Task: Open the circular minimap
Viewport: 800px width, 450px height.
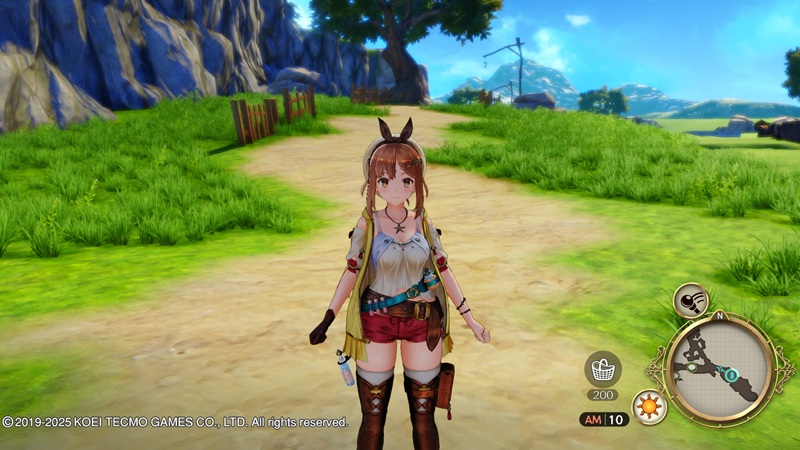Action: click(x=717, y=366)
